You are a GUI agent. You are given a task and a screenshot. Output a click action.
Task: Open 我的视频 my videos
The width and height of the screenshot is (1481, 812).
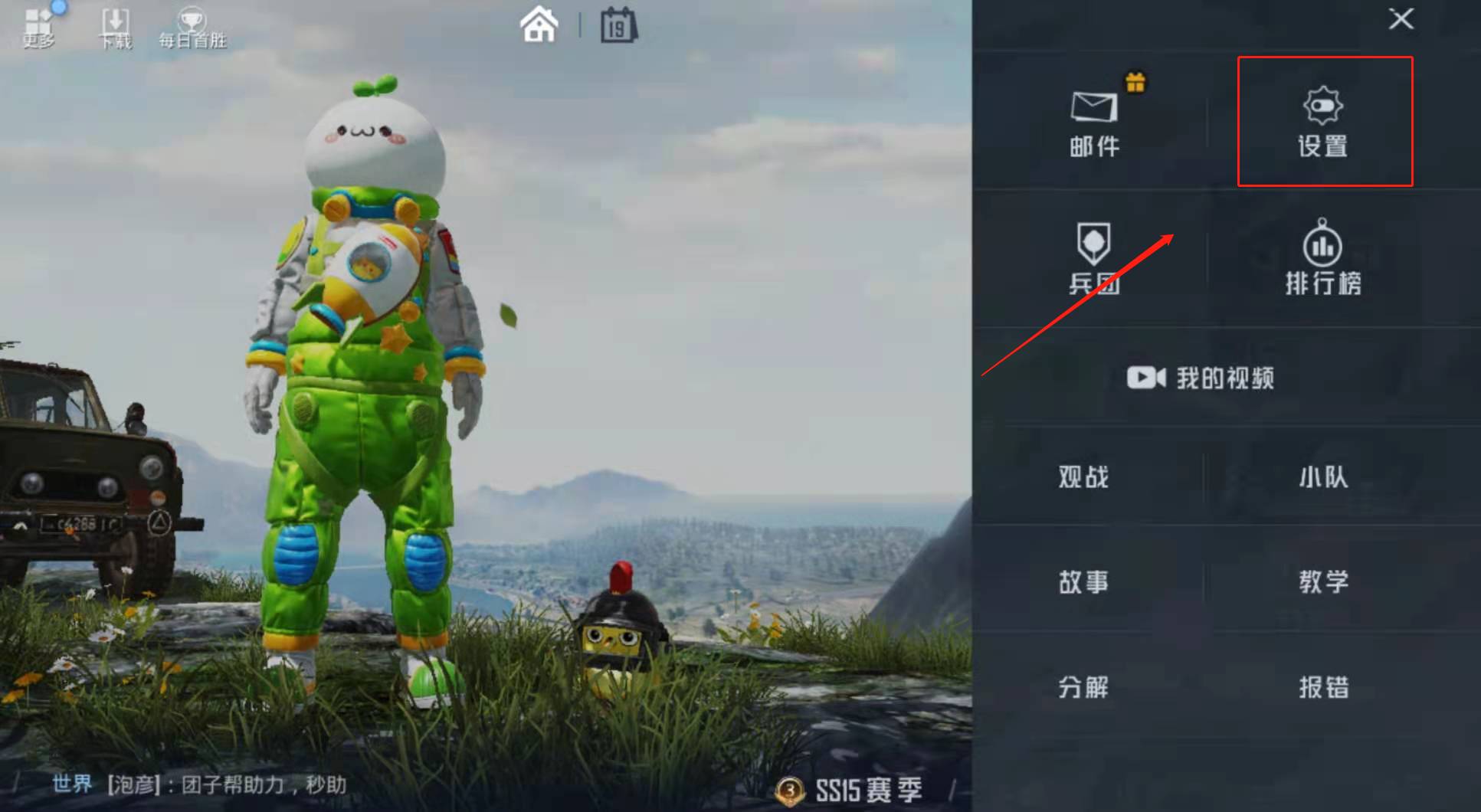click(1200, 377)
